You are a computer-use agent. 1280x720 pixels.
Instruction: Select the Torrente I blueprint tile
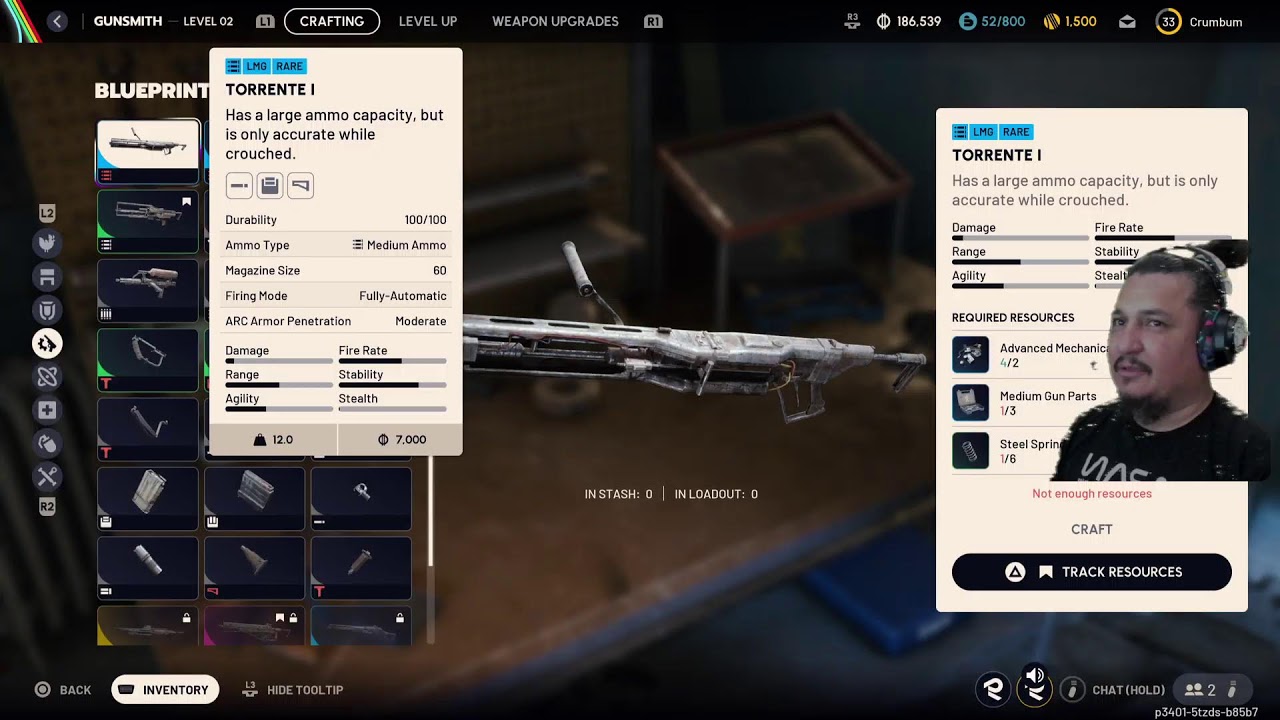tap(148, 151)
